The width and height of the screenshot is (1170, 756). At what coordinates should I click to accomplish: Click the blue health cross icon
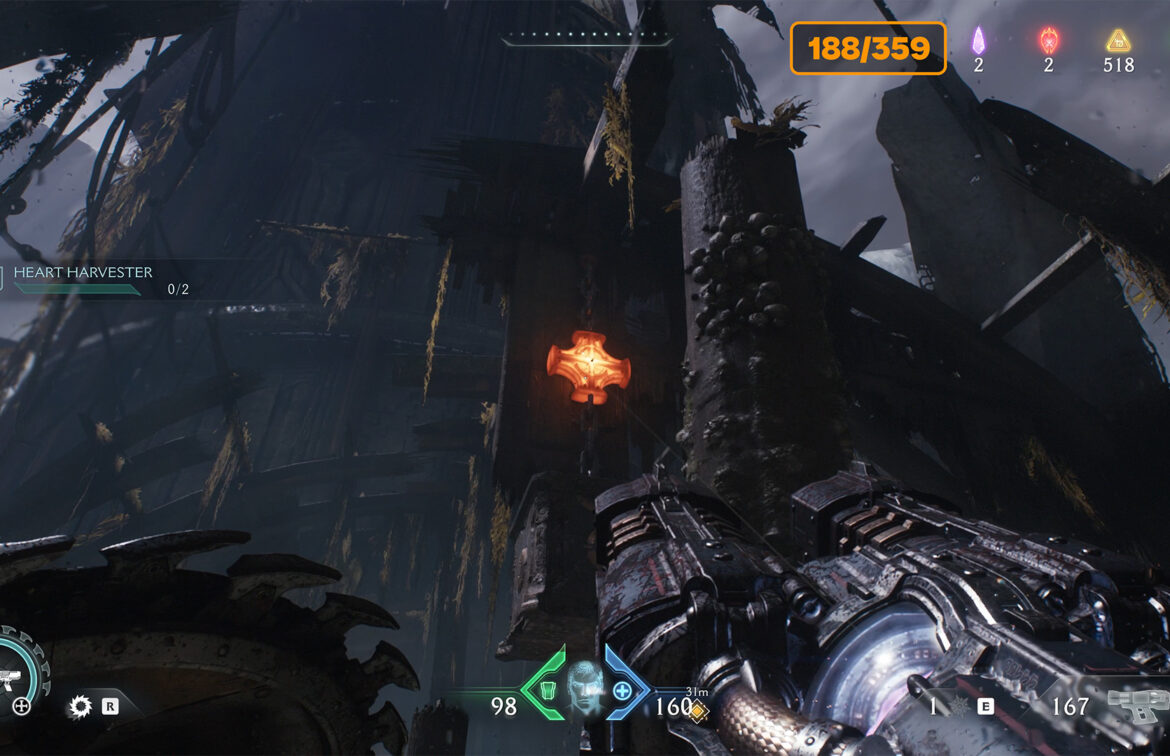[x=622, y=690]
